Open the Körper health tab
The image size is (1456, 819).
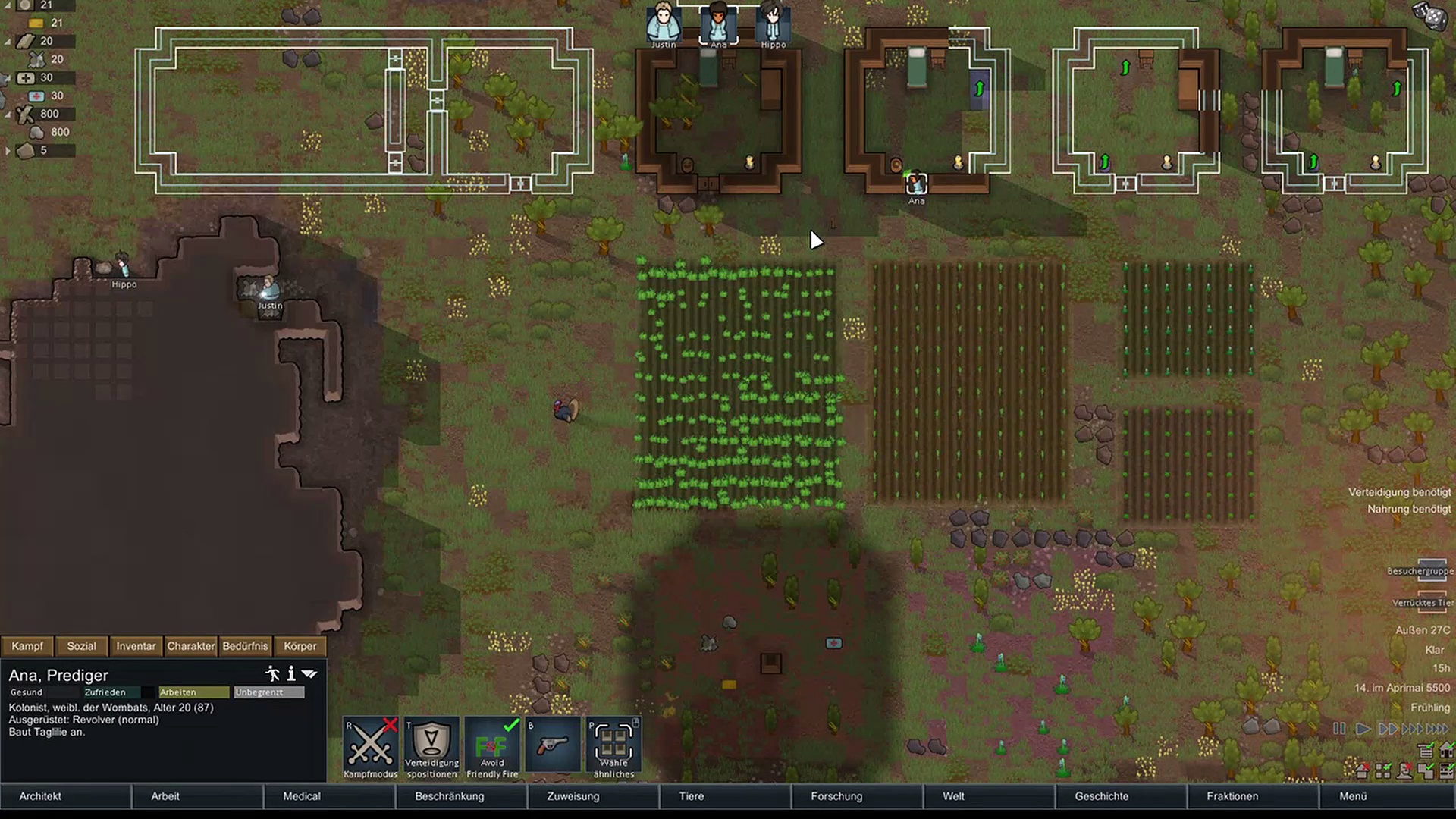300,646
